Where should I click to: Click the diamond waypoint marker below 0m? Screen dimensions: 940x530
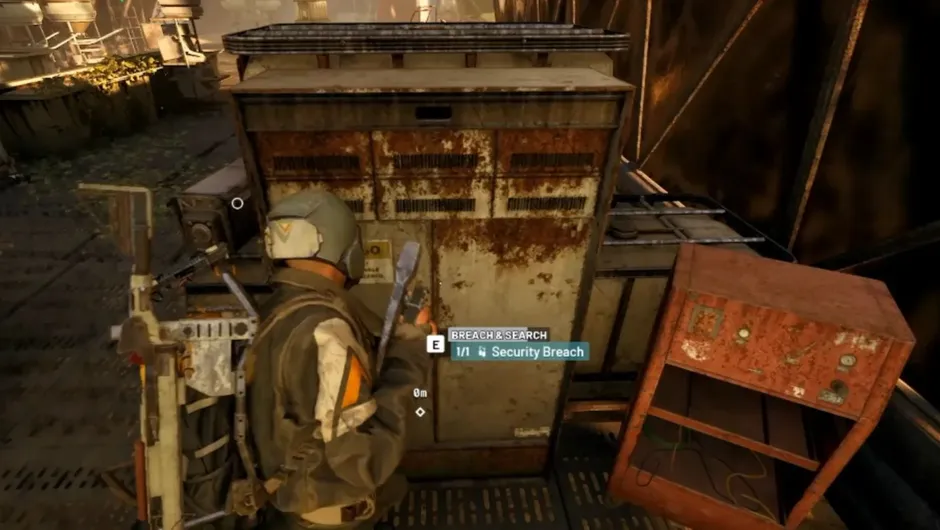420,411
